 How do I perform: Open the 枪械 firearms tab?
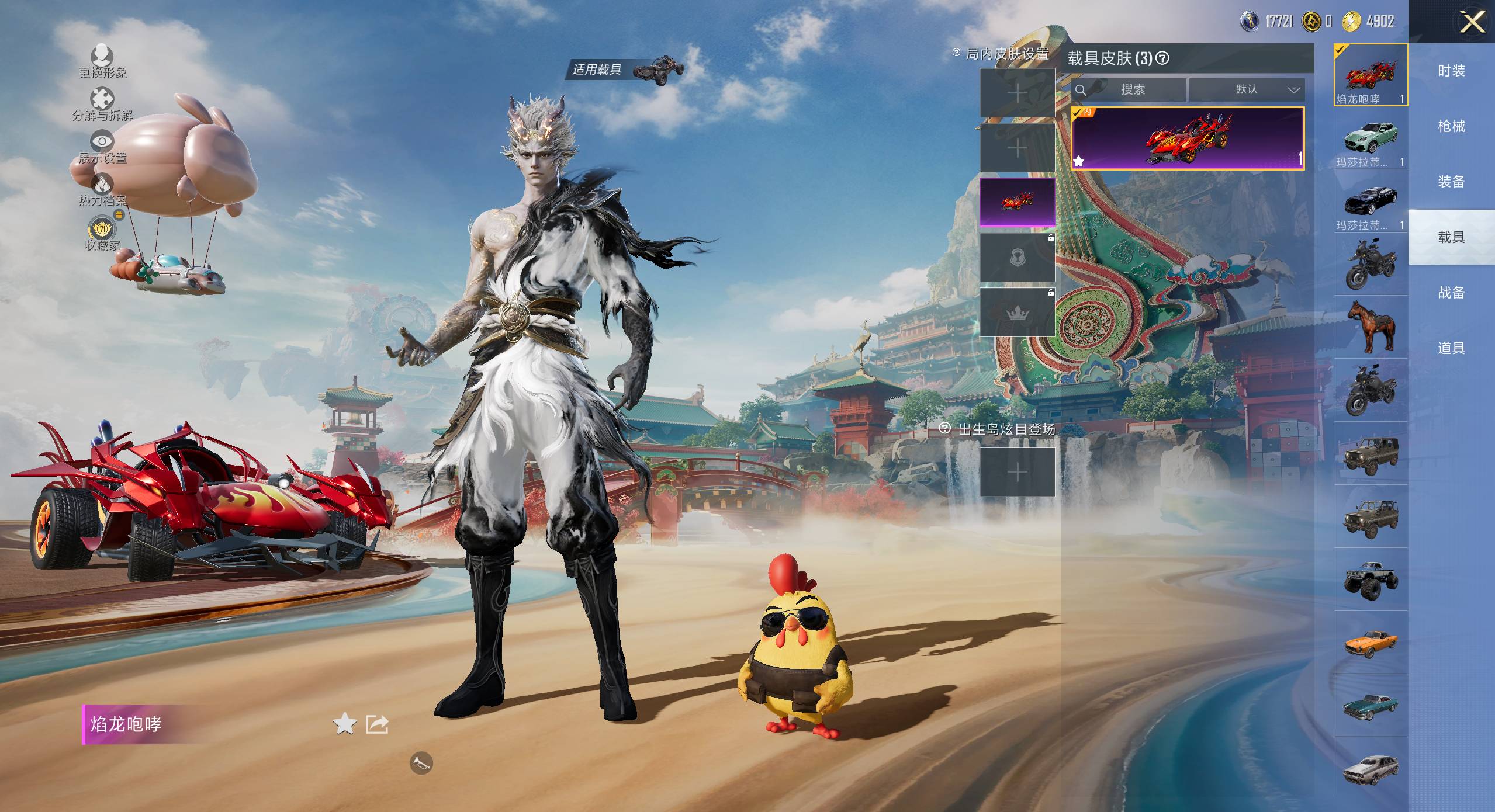tap(1451, 126)
